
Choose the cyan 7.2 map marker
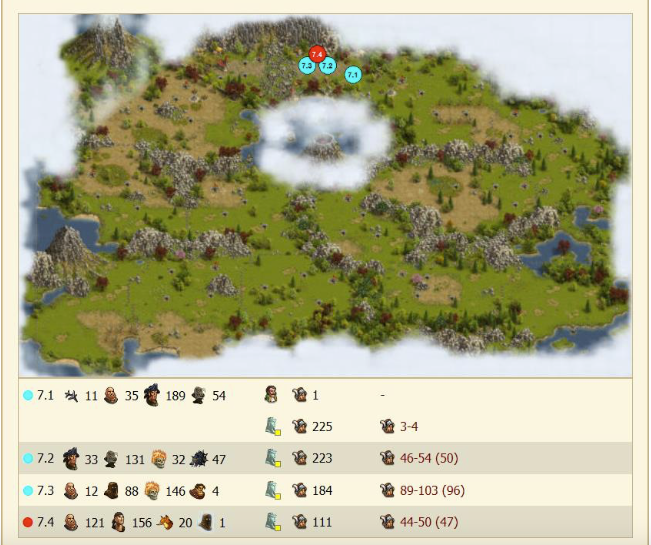[327, 66]
